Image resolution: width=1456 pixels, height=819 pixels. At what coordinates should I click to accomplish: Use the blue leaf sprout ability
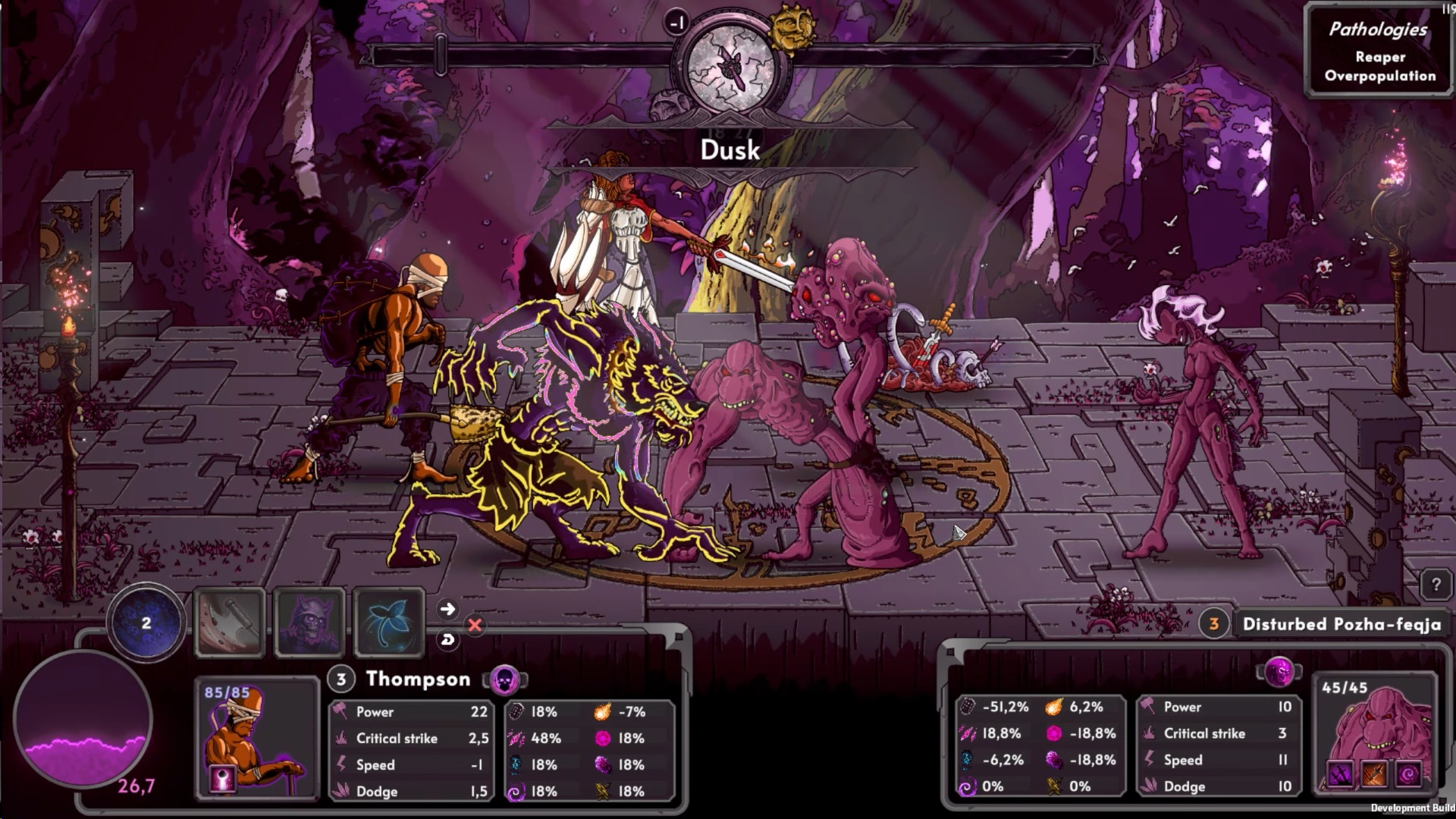[x=389, y=623]
